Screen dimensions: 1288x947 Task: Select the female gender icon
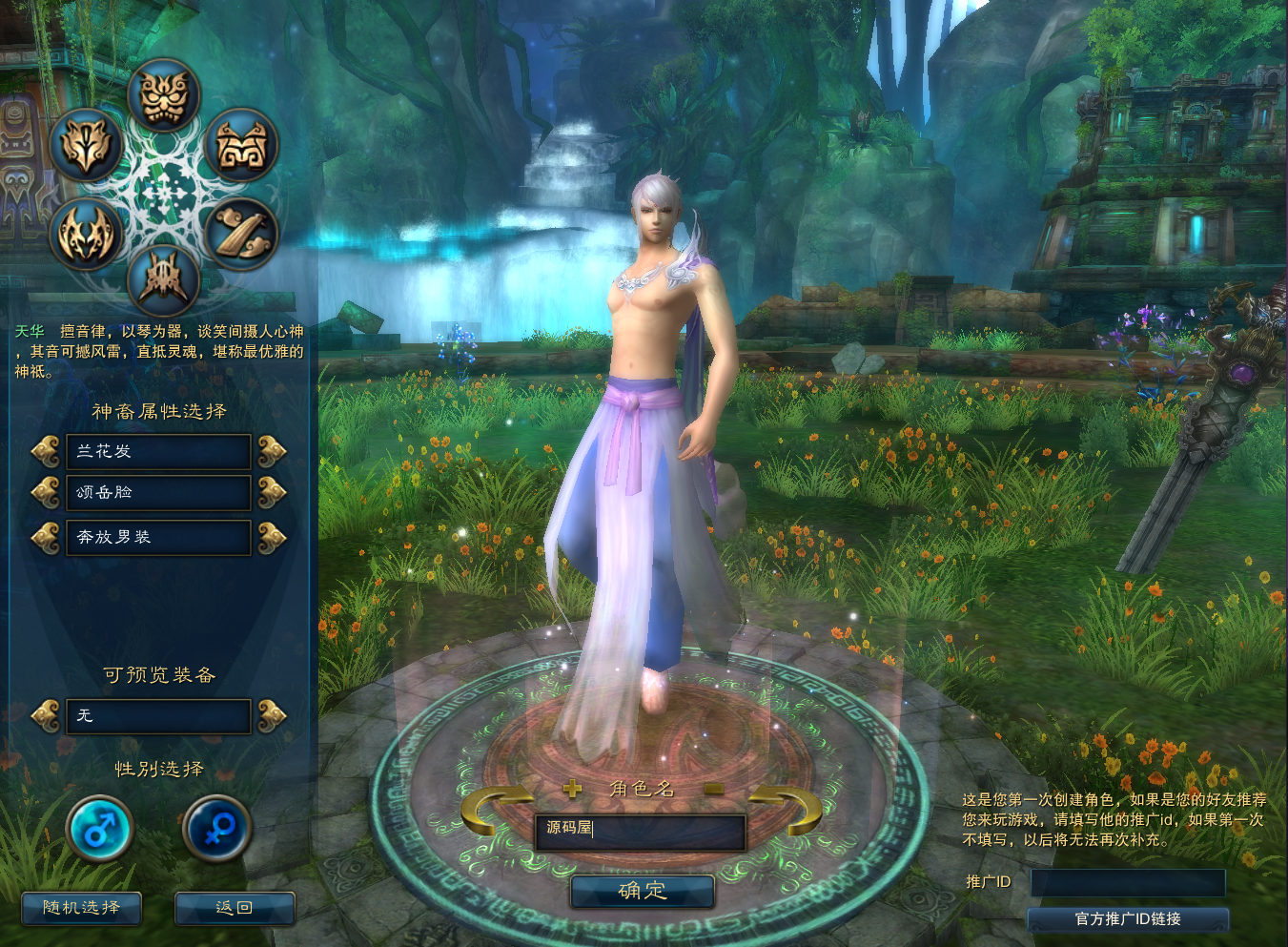coord(216,828)
